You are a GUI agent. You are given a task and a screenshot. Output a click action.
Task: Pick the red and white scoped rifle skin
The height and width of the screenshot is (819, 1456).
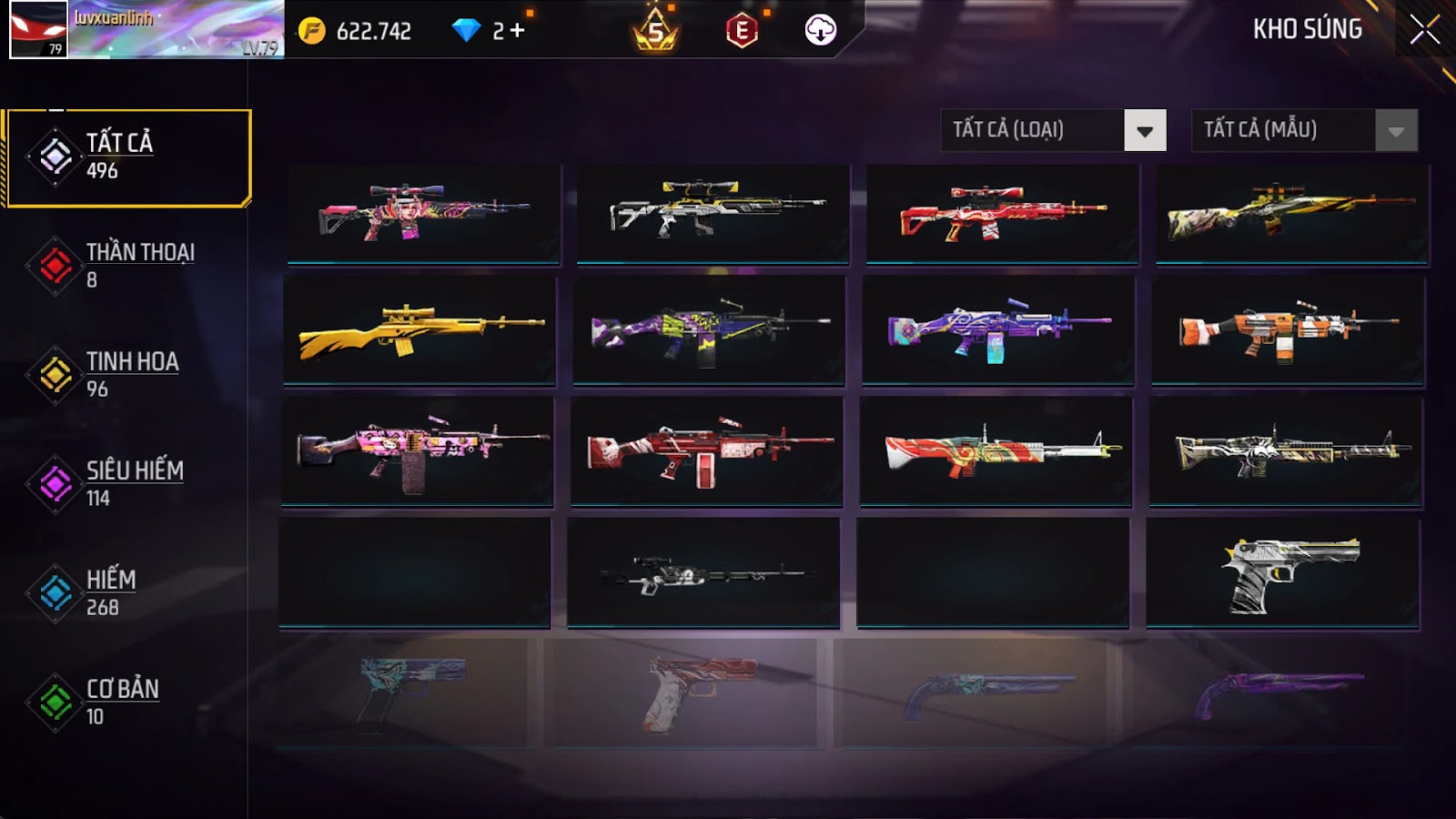point(1002,214)
